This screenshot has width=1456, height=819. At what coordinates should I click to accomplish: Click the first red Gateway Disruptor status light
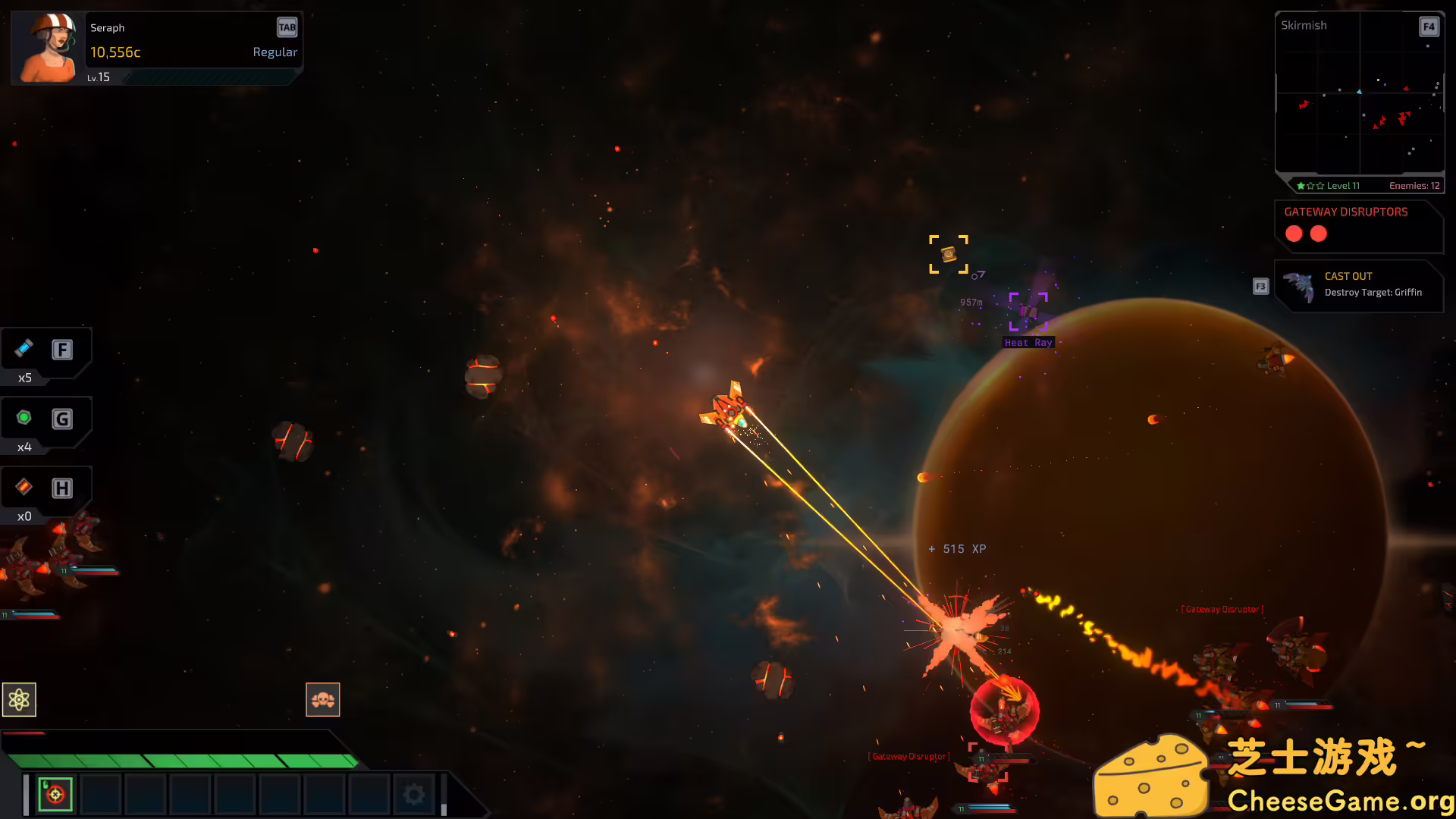[1294, 234]
